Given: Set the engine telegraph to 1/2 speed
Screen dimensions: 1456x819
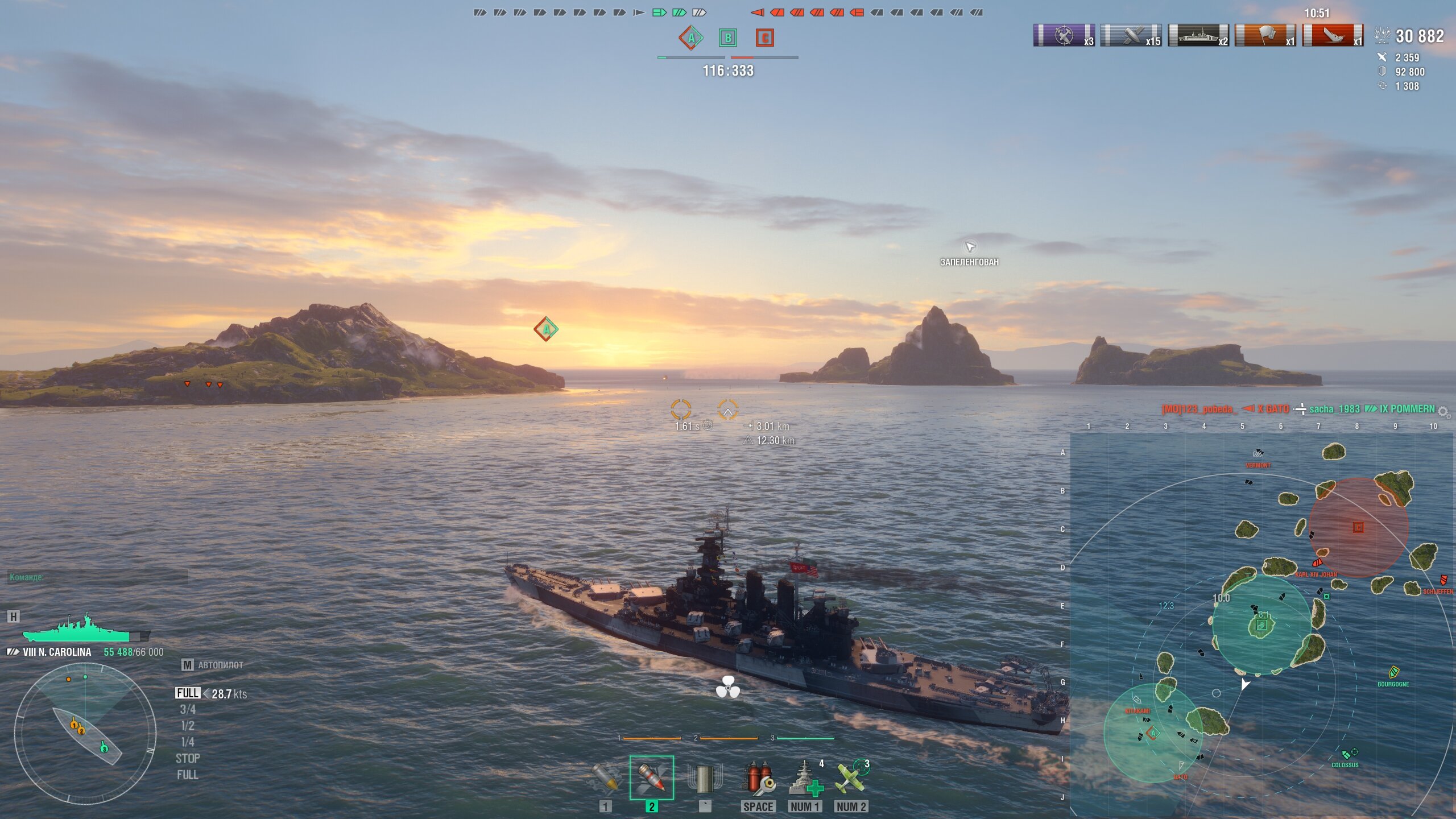Looking at the screenshot, I should pyautogui.click(x=188, y=726).
